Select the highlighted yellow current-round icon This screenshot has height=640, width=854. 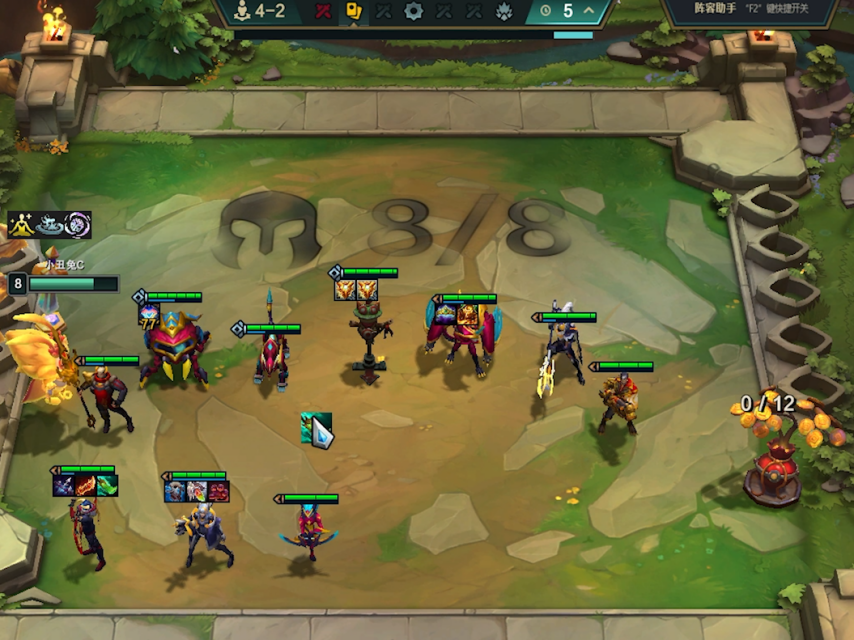tap(353, 11)
